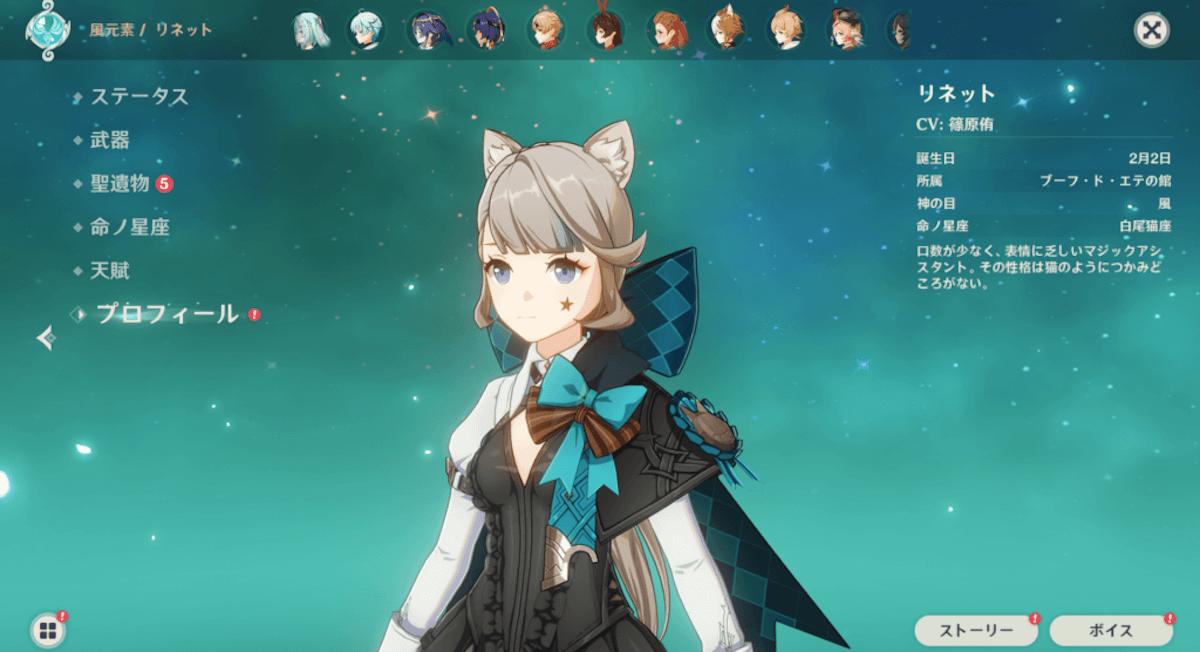This screenshot has height=652, width=1200.
Task: Choose the portrait with long pale teal hair
Action: pos(310,30)
